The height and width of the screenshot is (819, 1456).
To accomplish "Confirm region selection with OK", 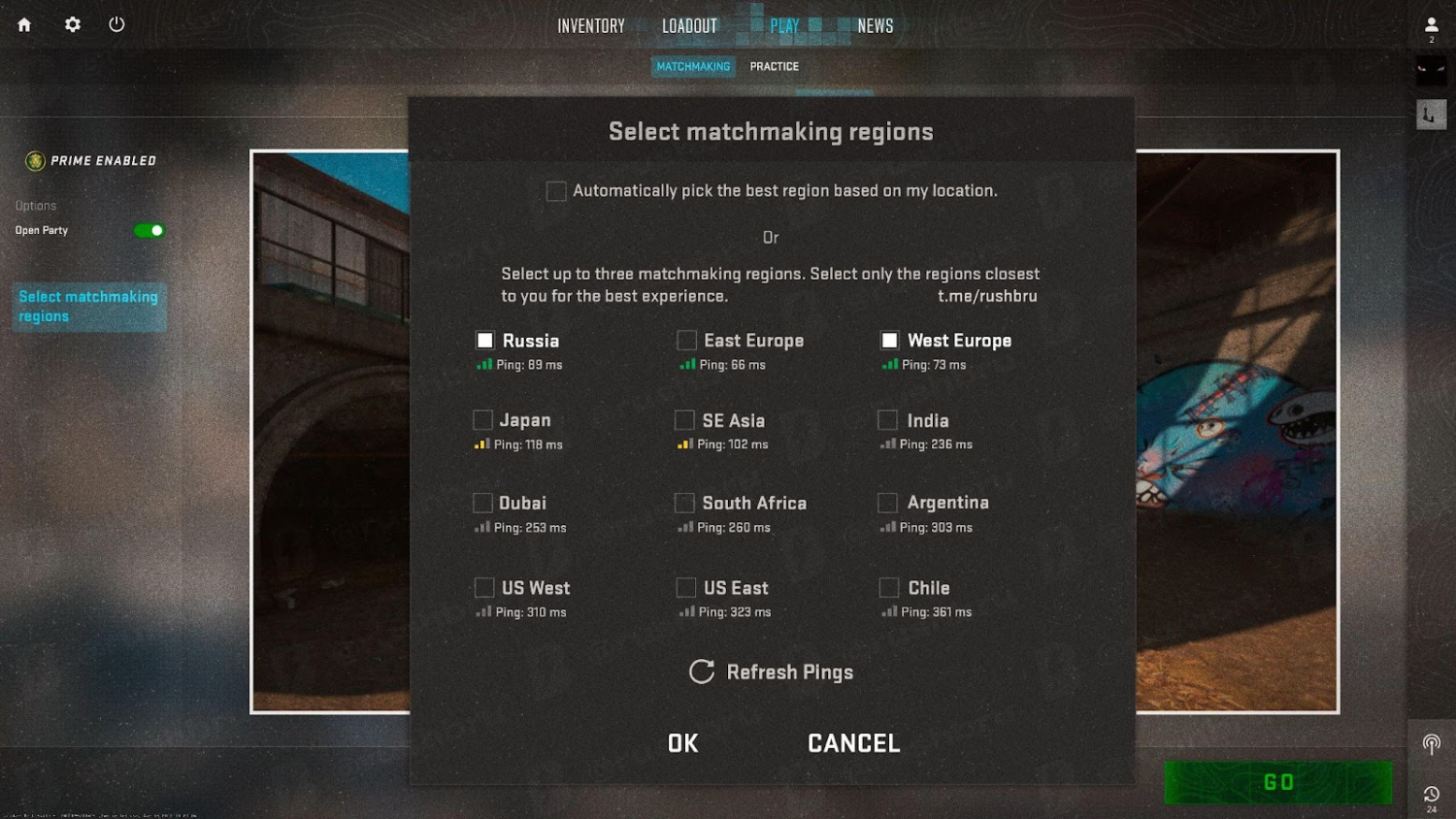I will click(x=682, y=742).
